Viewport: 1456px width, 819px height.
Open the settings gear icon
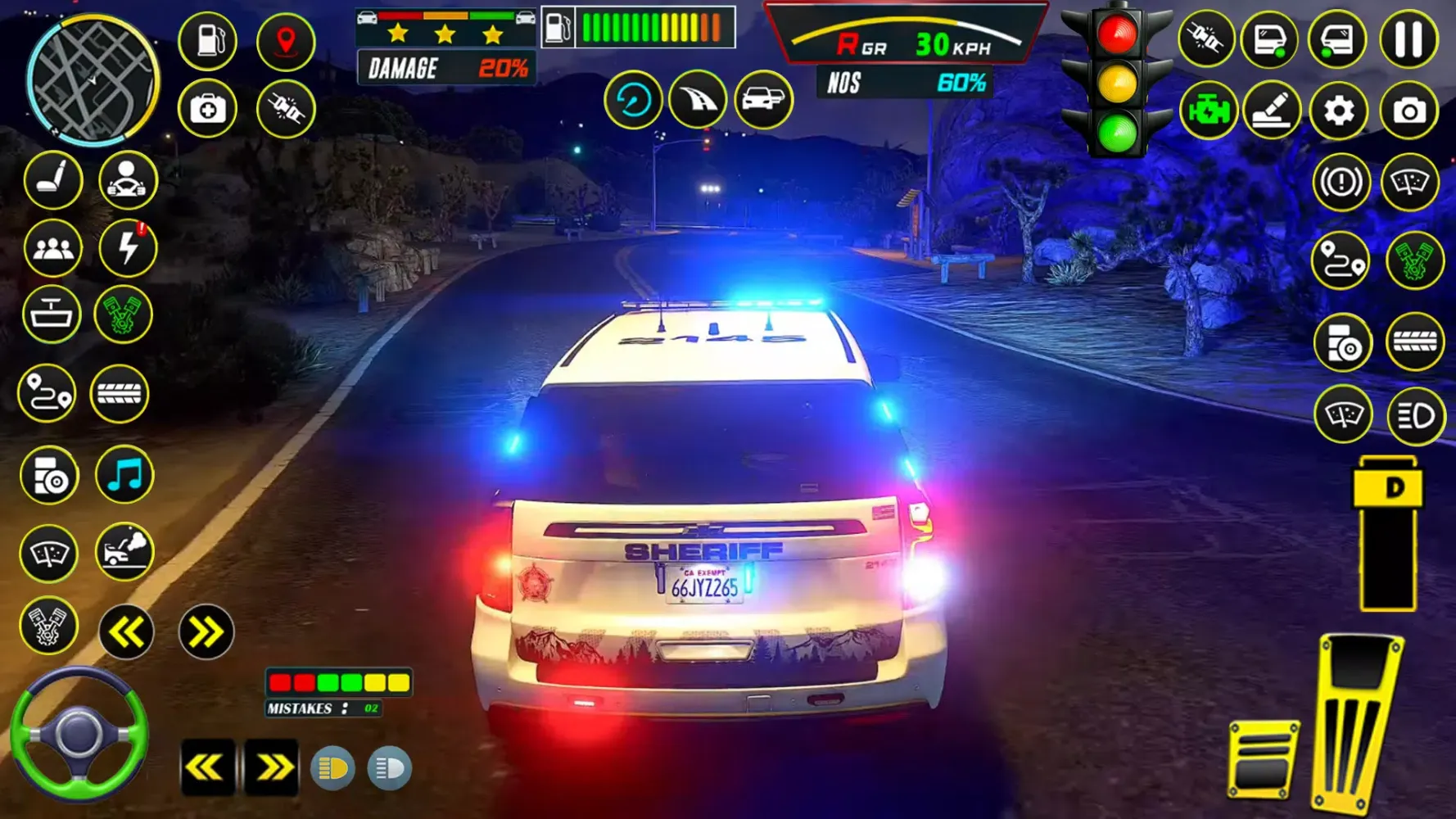[x=1341, y=109]
